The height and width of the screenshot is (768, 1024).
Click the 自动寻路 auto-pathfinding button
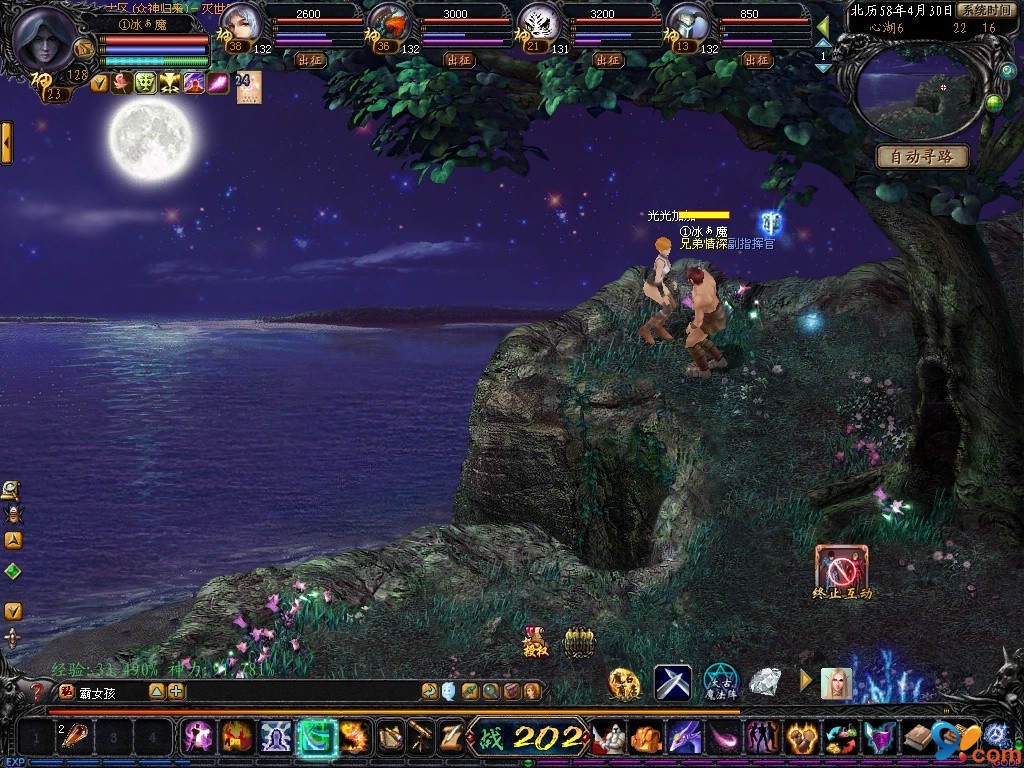pyautogui.click(x=922, y=157)
